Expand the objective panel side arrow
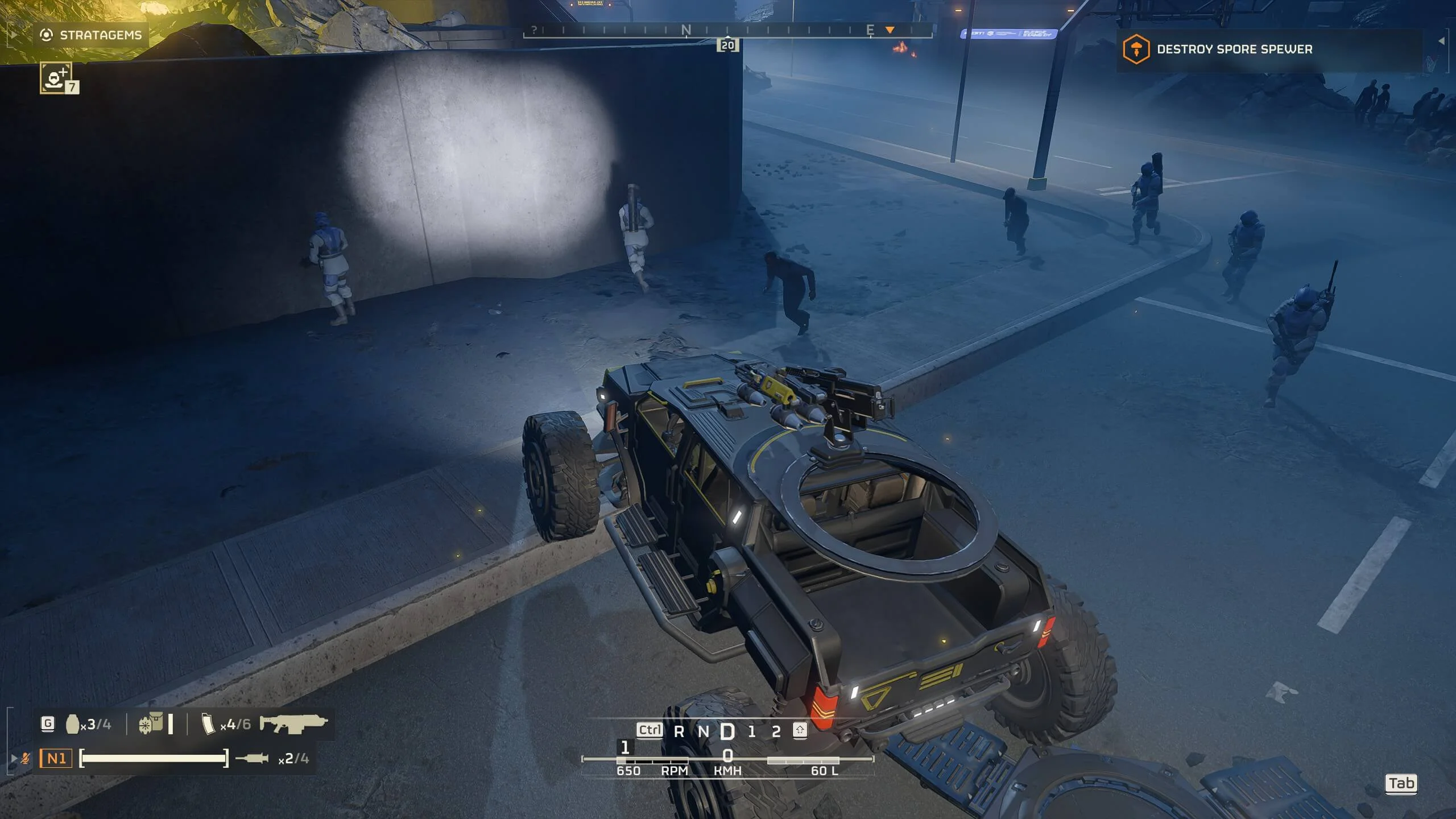This screenshot has height=819, width=1456. 1441,41
